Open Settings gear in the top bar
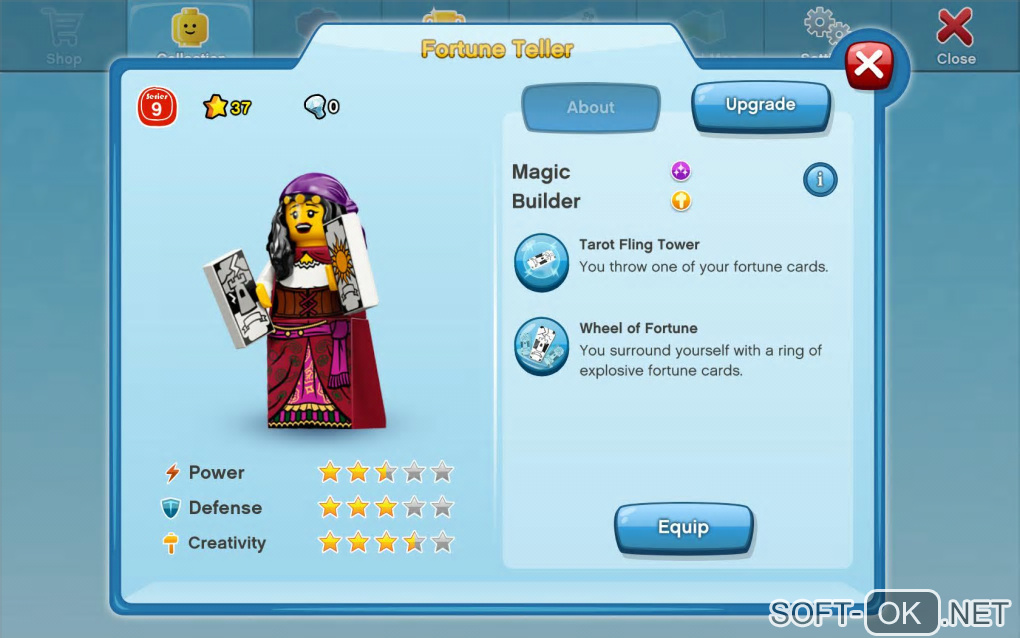 [826, 30]
